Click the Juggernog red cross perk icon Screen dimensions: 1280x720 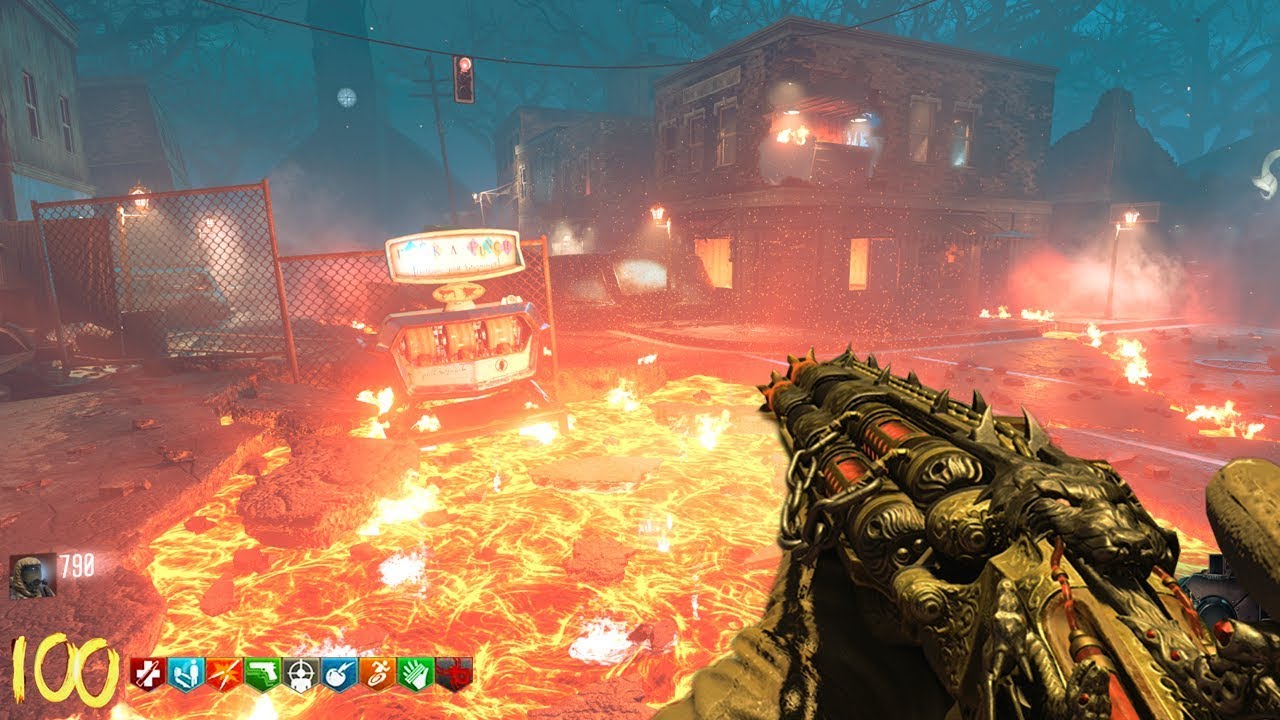click(x=146, y=673)
